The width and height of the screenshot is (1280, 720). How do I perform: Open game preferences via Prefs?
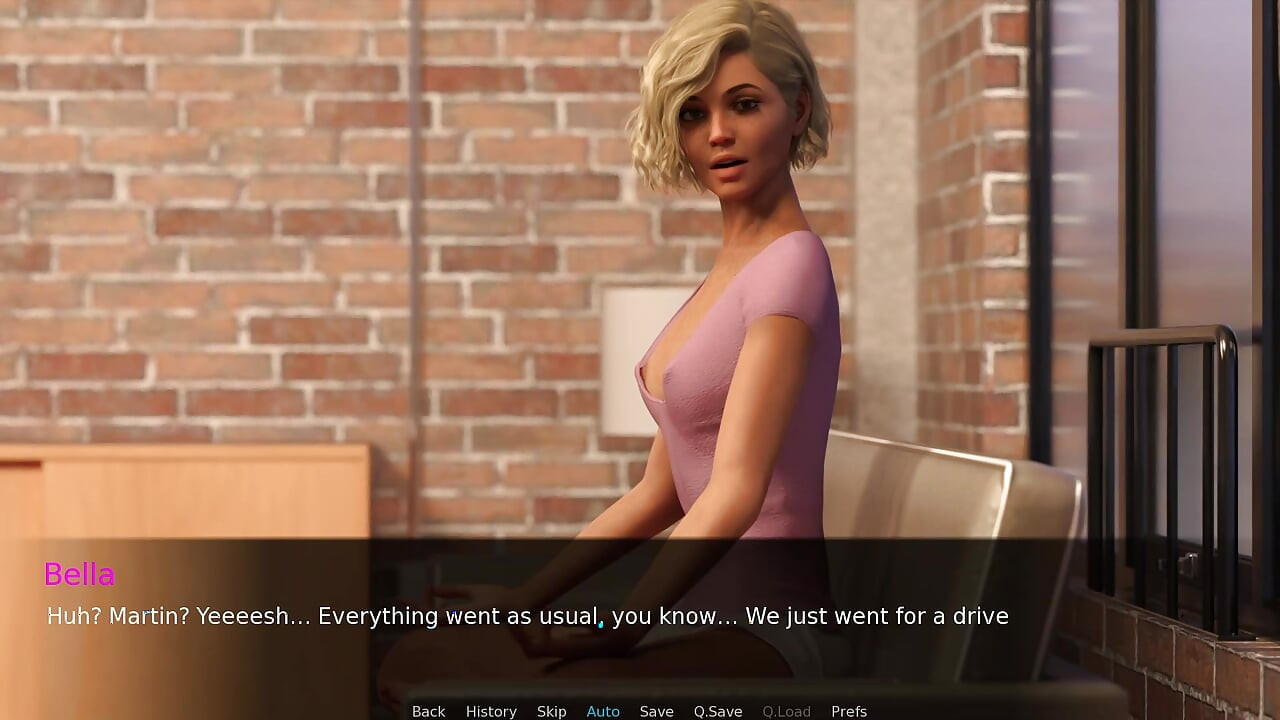[x=849, y=711]
